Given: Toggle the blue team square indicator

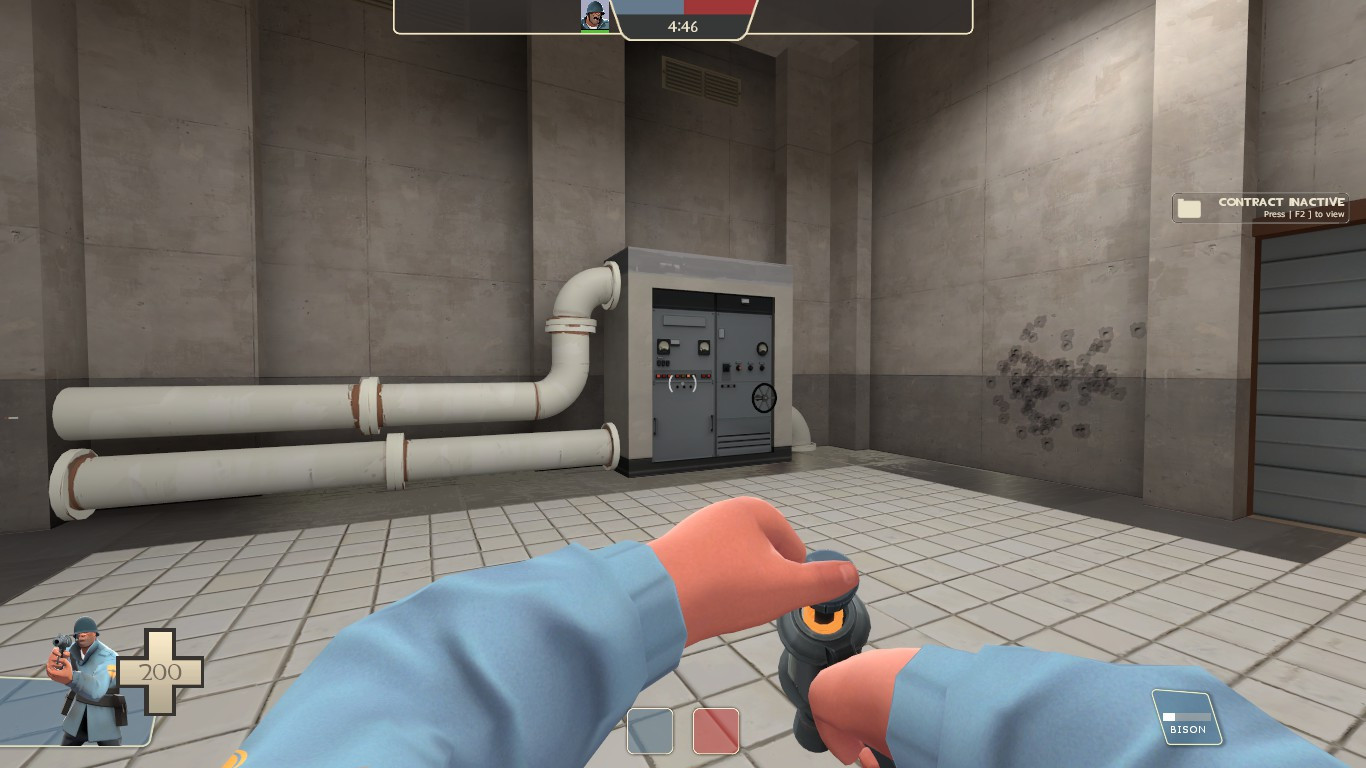Looking at the screenshot, I should pos(650,731).
